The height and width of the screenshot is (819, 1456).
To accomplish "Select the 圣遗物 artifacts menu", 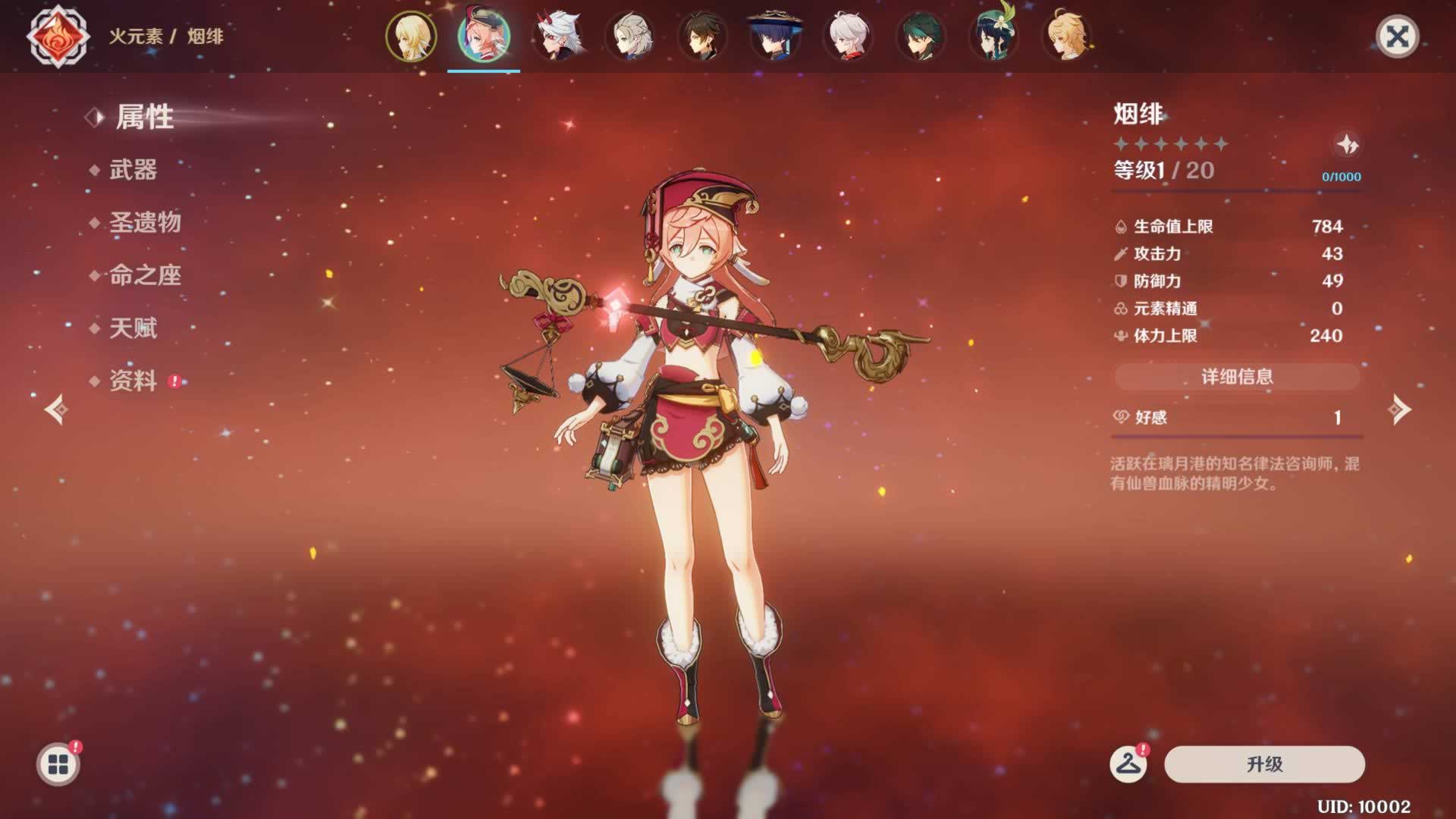I will [145, 223].
